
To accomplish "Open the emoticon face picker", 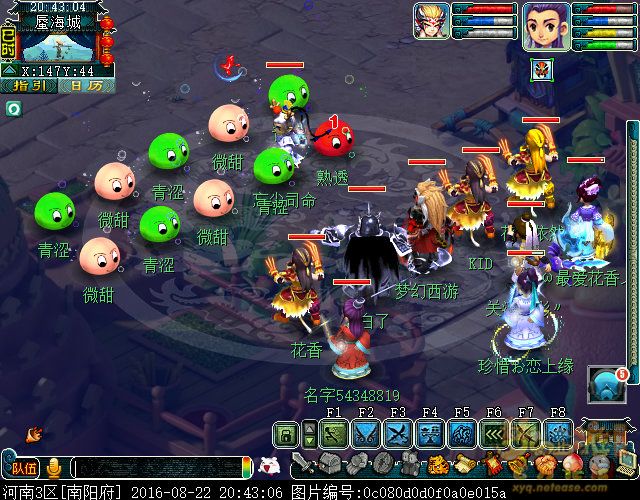I will pos(267,465).
